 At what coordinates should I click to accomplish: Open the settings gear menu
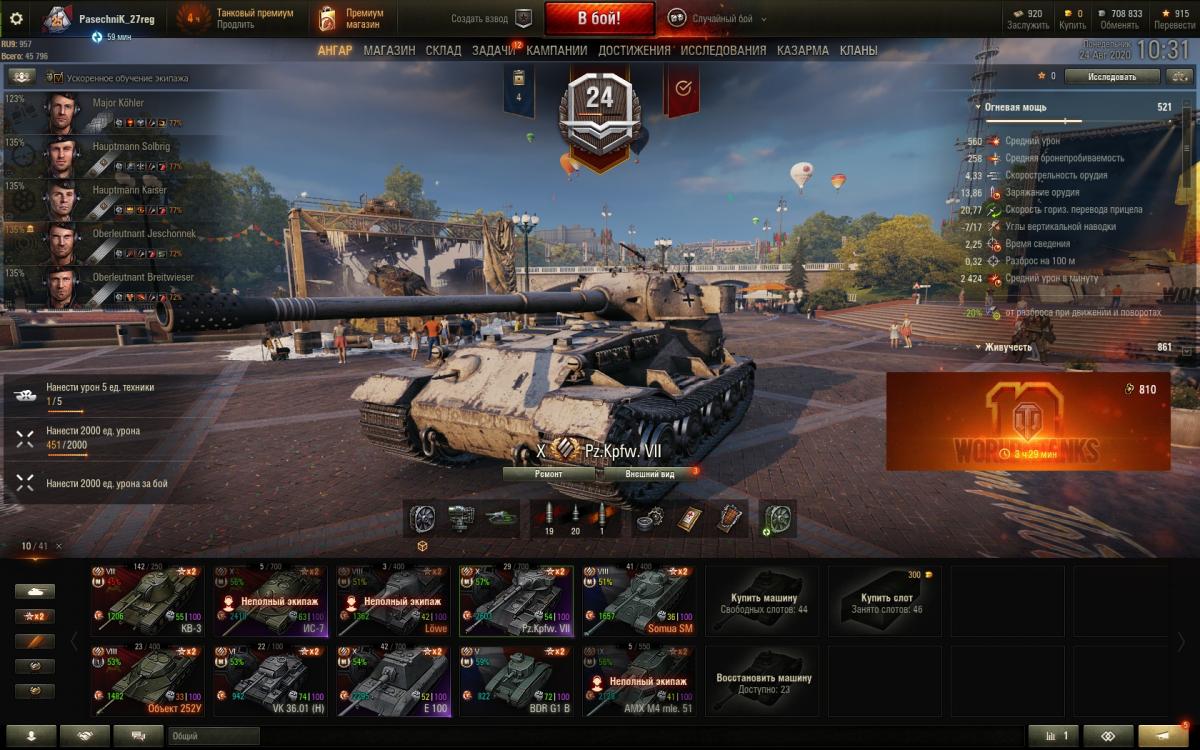[x=16, y=18]
